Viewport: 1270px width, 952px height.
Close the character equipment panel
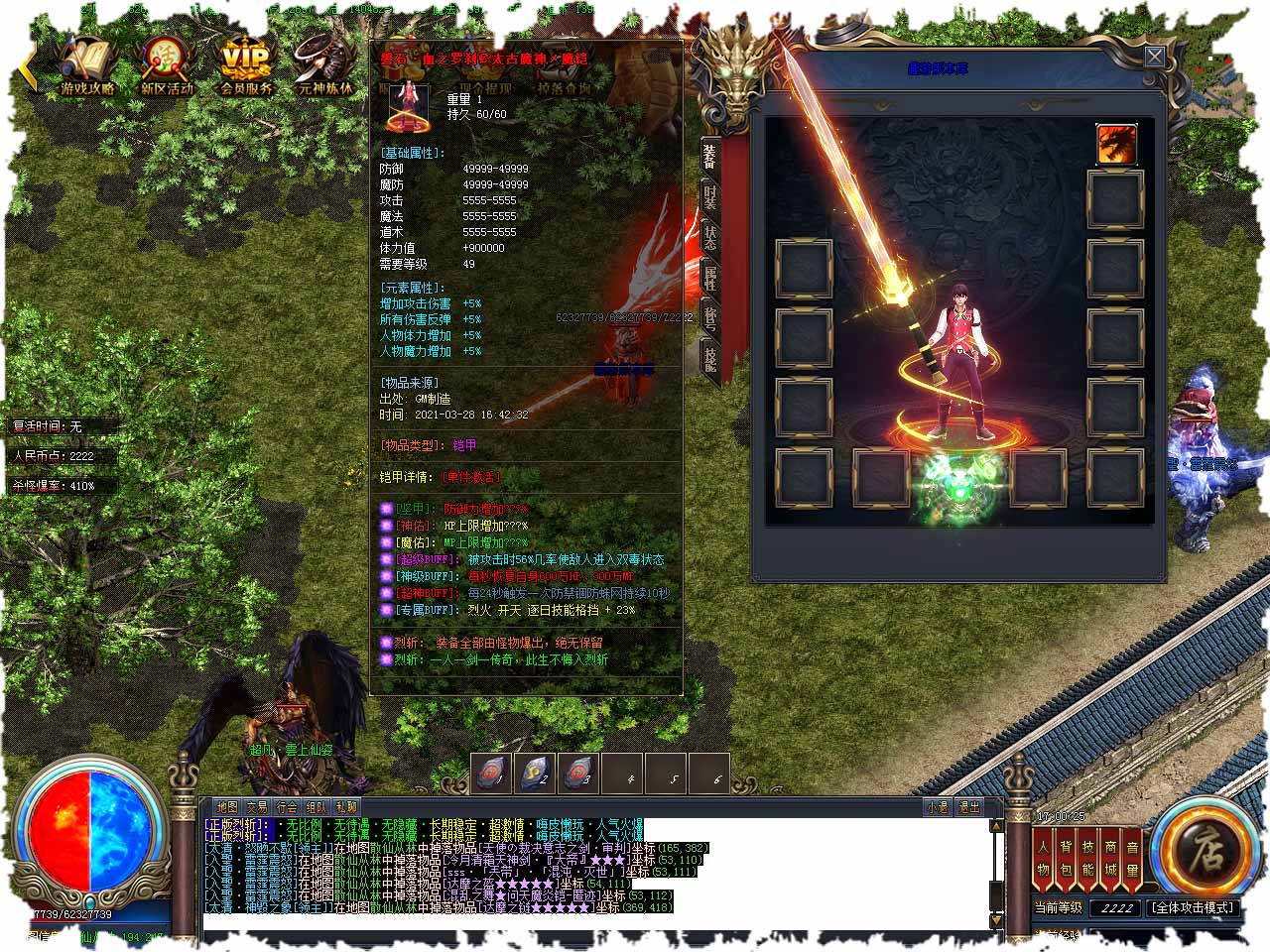pyautogui.click(x=1154, y=57)
